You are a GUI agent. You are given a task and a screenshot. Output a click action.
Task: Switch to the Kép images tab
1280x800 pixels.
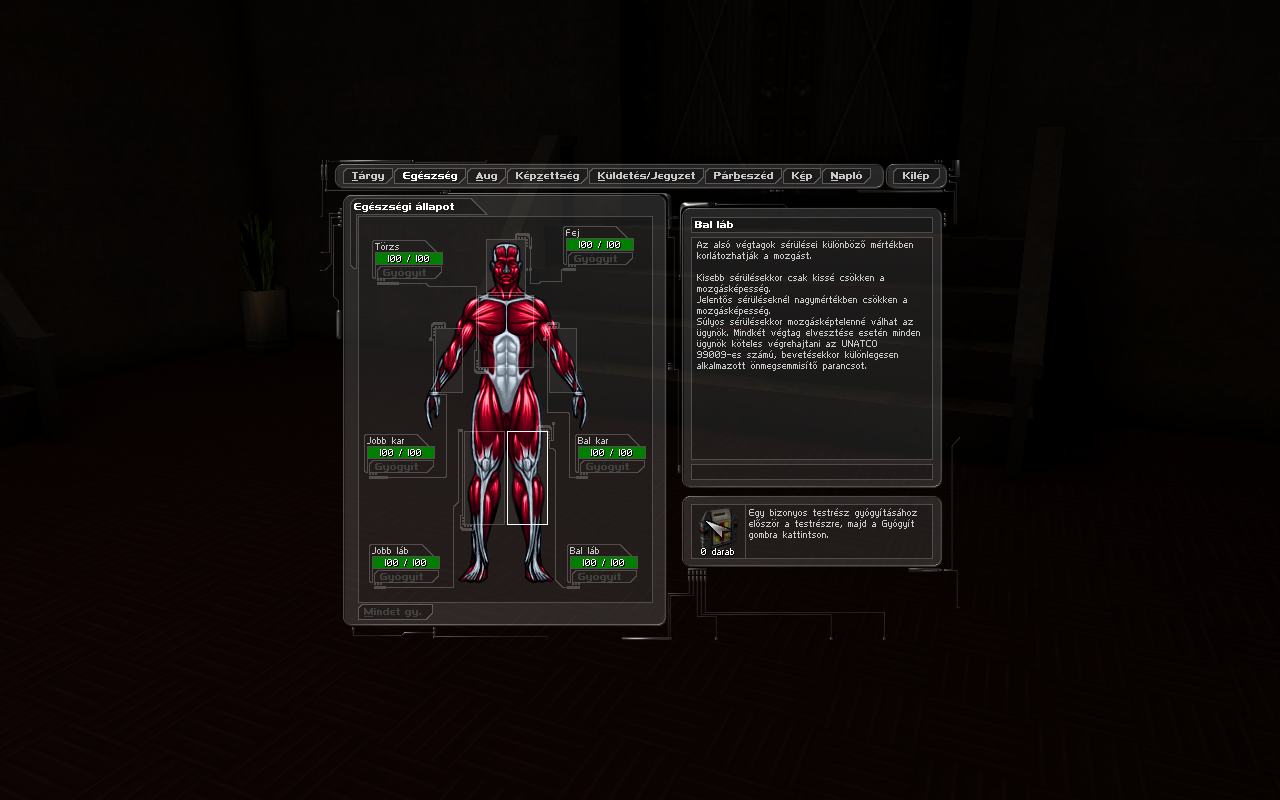(x=802, y=176)
